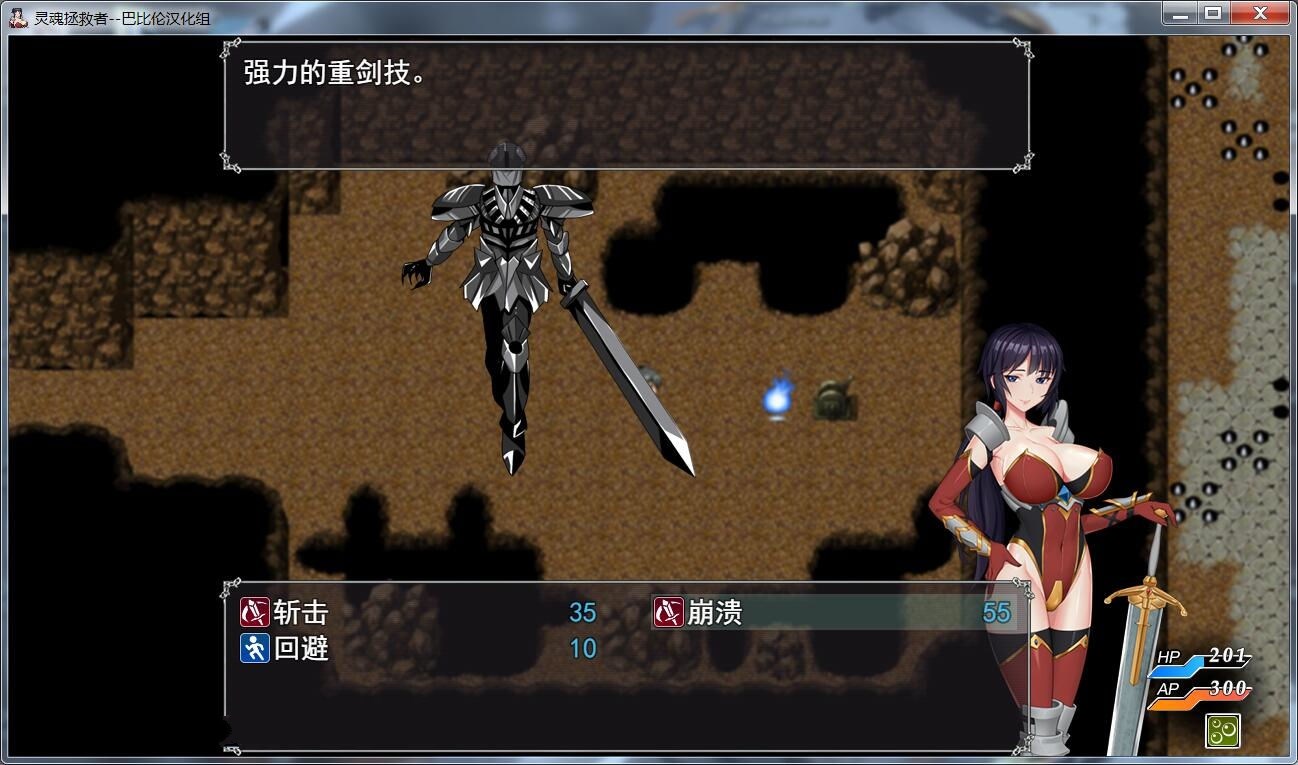1298x765 pixels.
Task: Click the blue flame sprite on the map
Action: [x=779, y=399]
